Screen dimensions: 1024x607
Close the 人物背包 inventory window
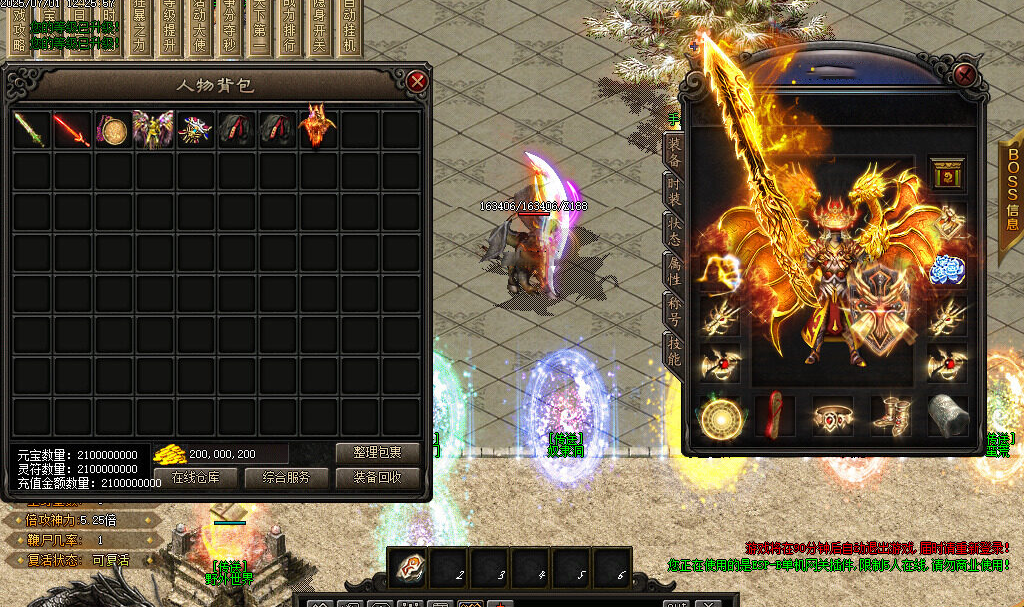point(417,81)
